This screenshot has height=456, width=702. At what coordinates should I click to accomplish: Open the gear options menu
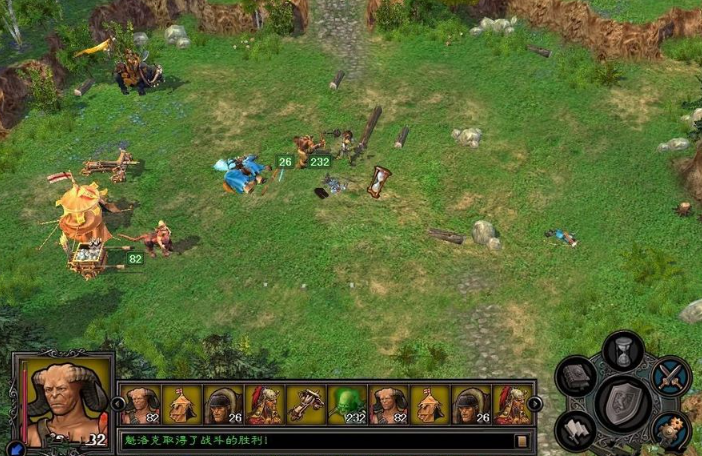pos(671,430)
